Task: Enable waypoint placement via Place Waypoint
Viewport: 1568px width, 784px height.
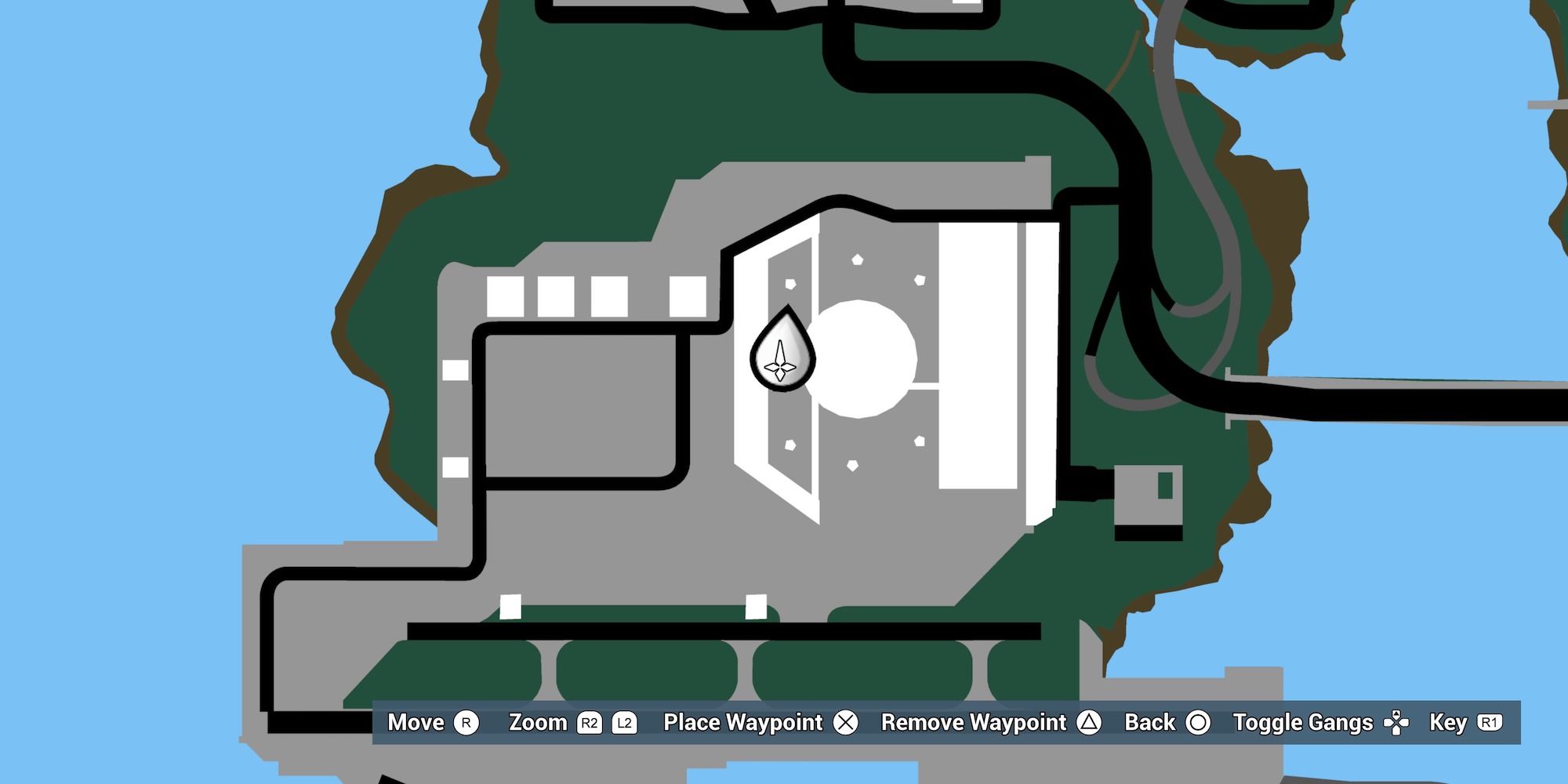Action: [742, 723]
